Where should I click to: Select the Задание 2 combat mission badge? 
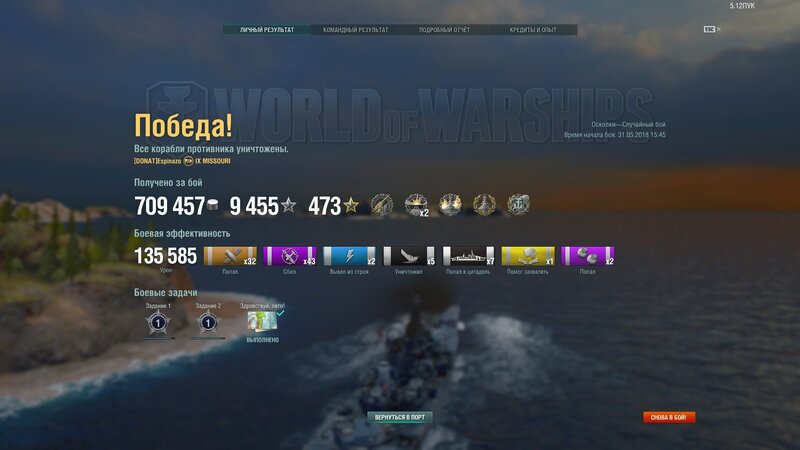point(208,323)
